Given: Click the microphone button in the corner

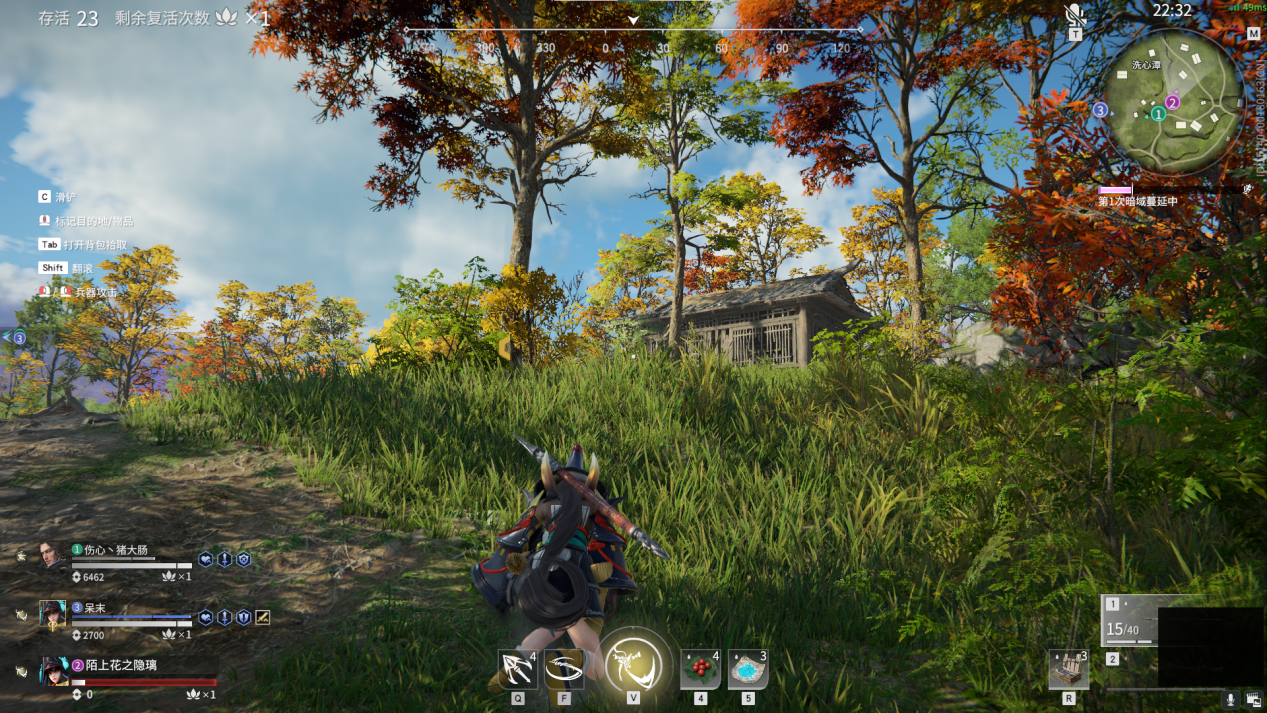Looking at the screenshot, I should click(1231, 700).
